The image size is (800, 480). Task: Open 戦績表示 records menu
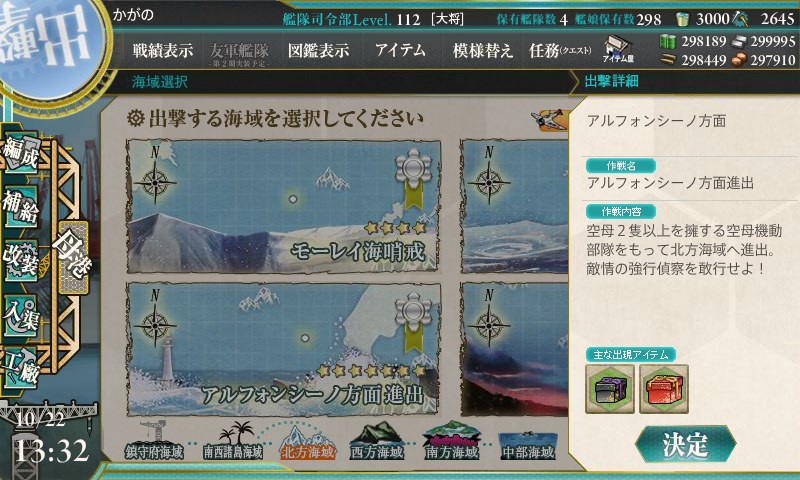[163, 50]
